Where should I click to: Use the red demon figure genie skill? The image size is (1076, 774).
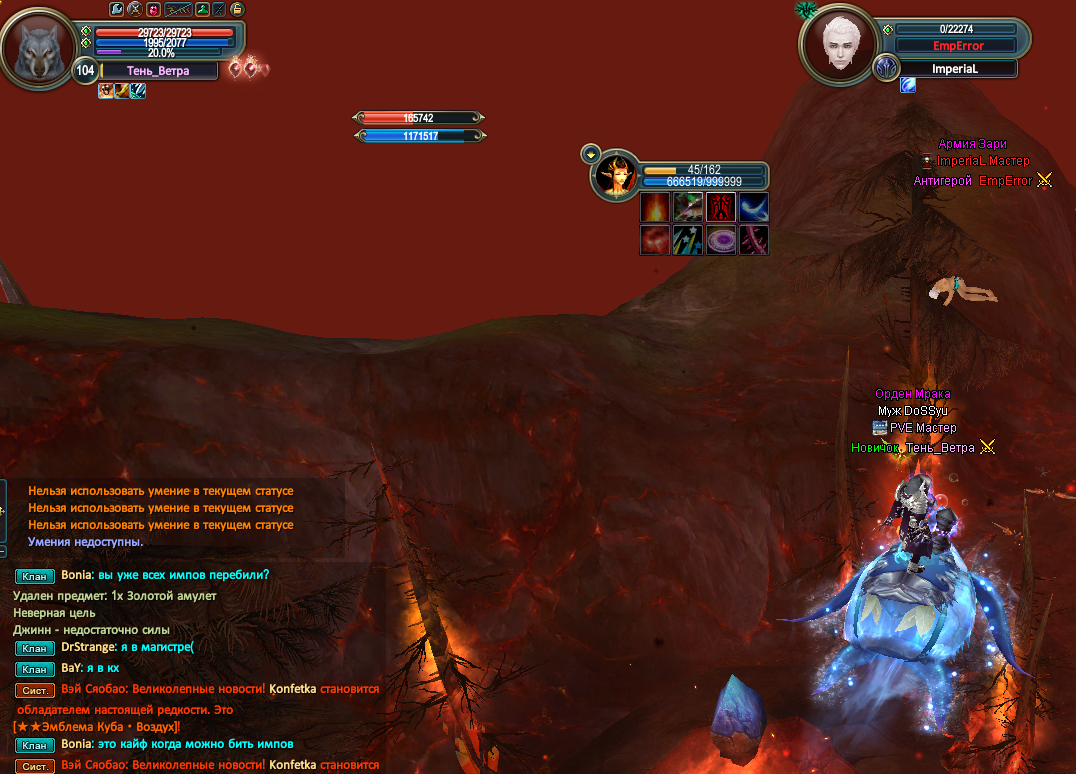[x=721, y=208]
